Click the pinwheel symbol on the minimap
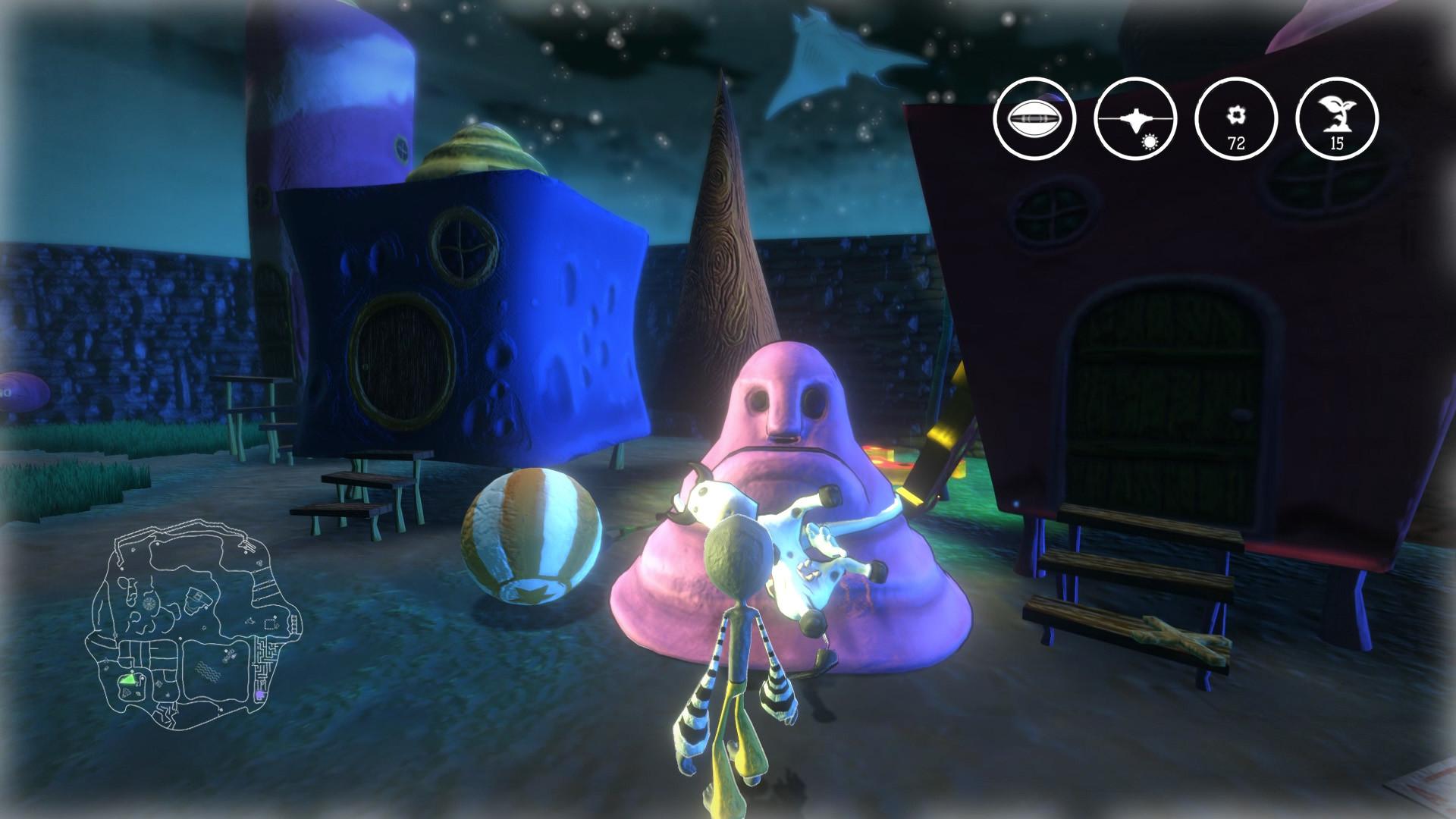The image size is (1456, 819). point(149,603)
